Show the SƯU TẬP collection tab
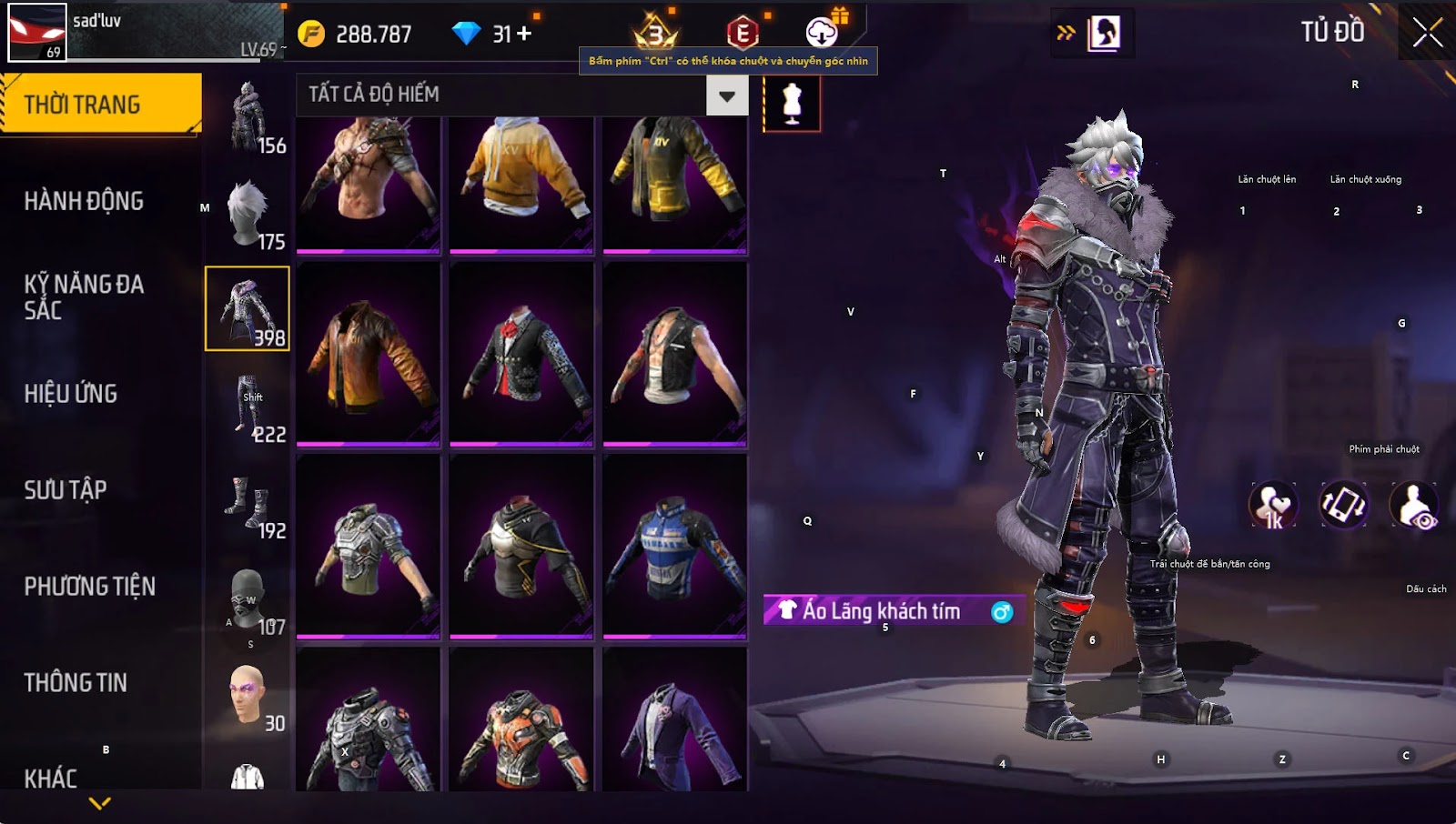The image size is (1456, 824). (66, 490)
